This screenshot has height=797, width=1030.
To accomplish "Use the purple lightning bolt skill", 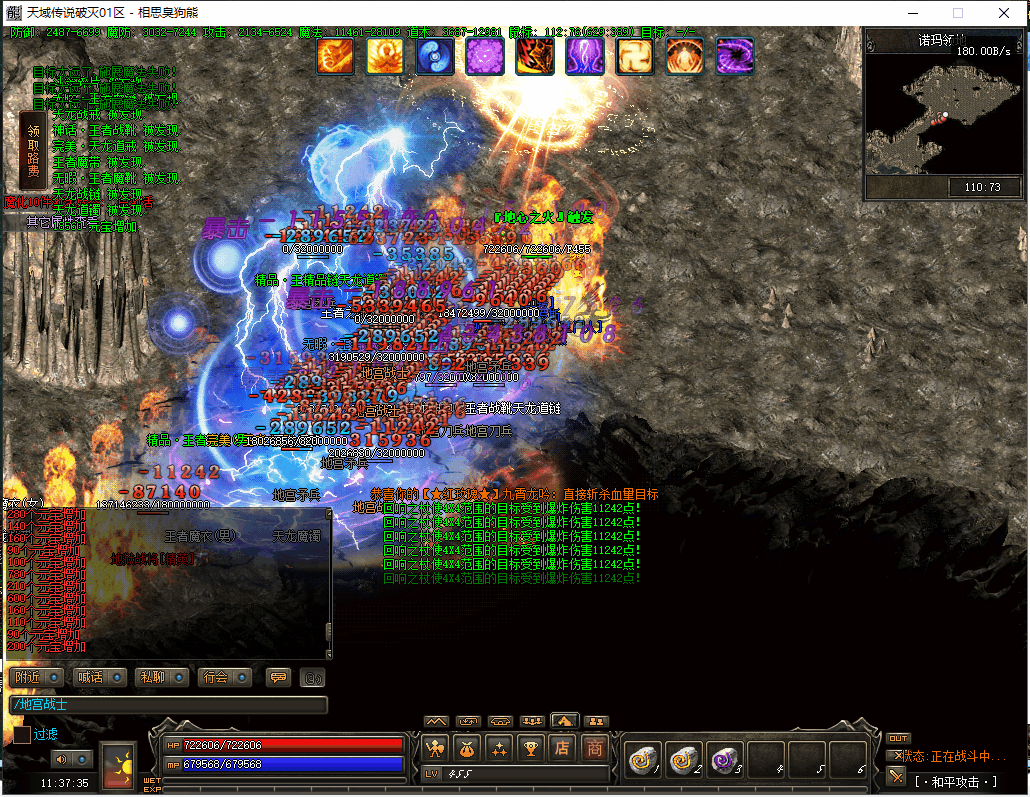I will 585,56.
